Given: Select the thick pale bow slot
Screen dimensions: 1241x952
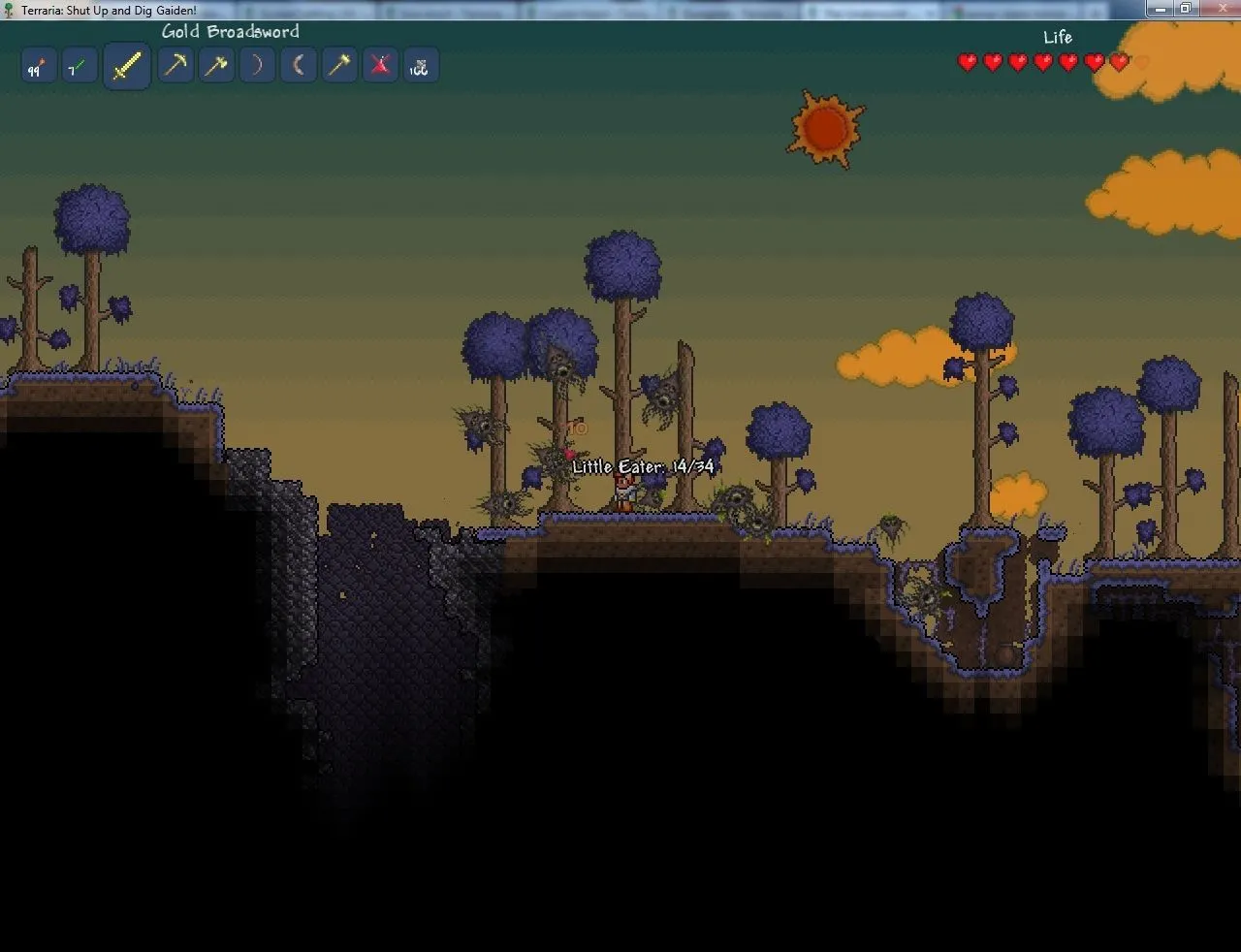Looking at the screenshot, I should tap(298, 66).
